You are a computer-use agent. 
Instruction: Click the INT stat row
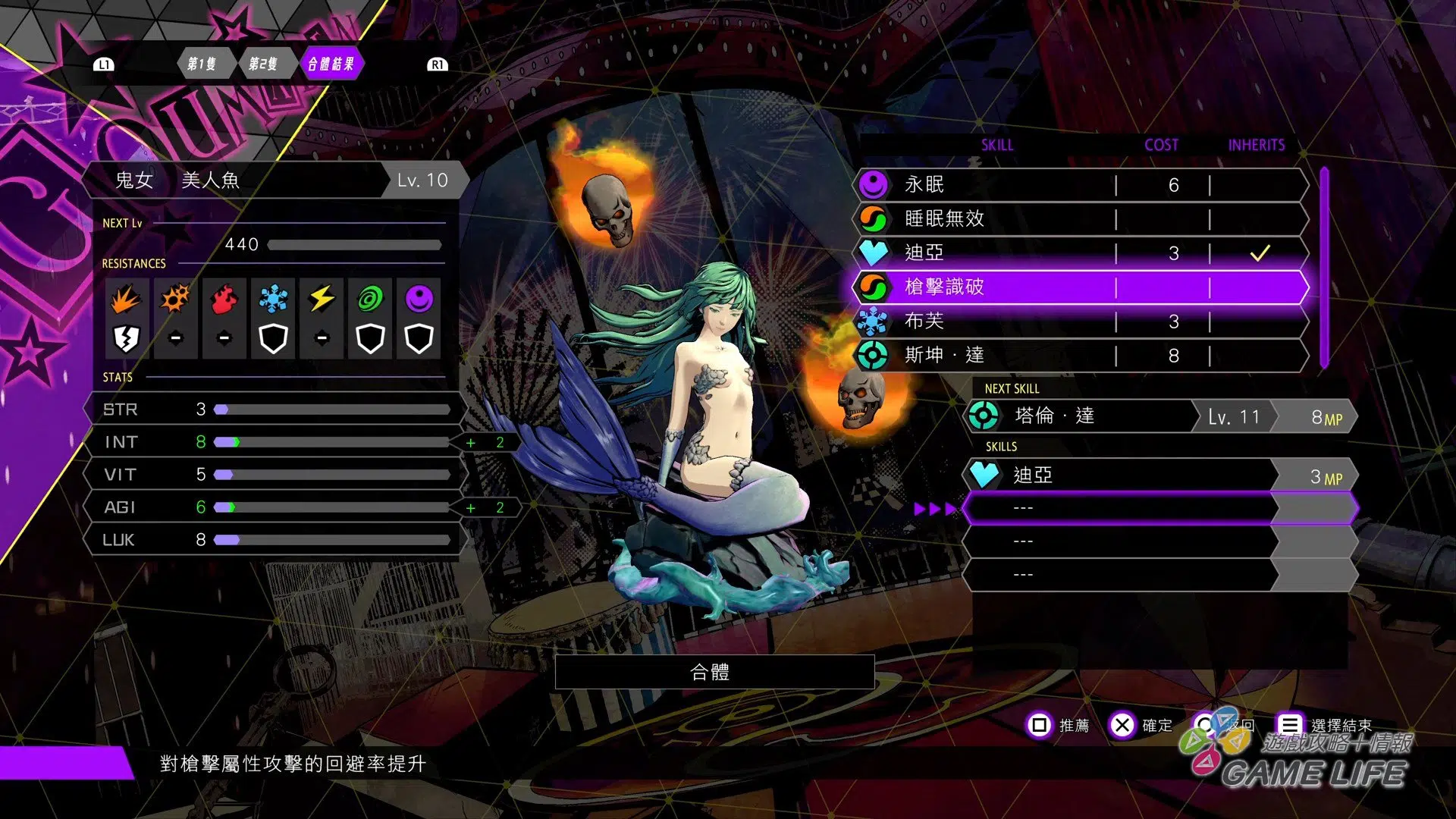275,442
